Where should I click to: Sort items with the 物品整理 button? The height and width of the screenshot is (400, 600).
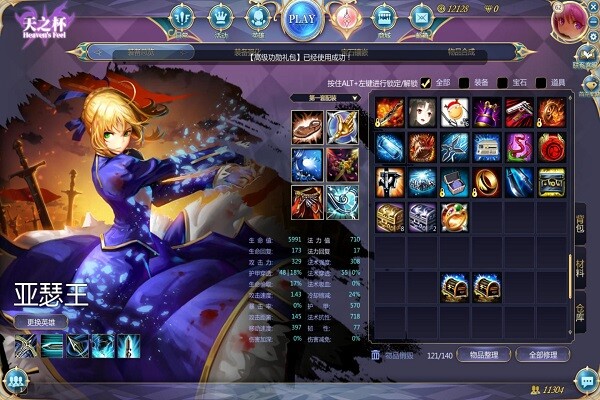pyautogui.click(x=486, y=355)
